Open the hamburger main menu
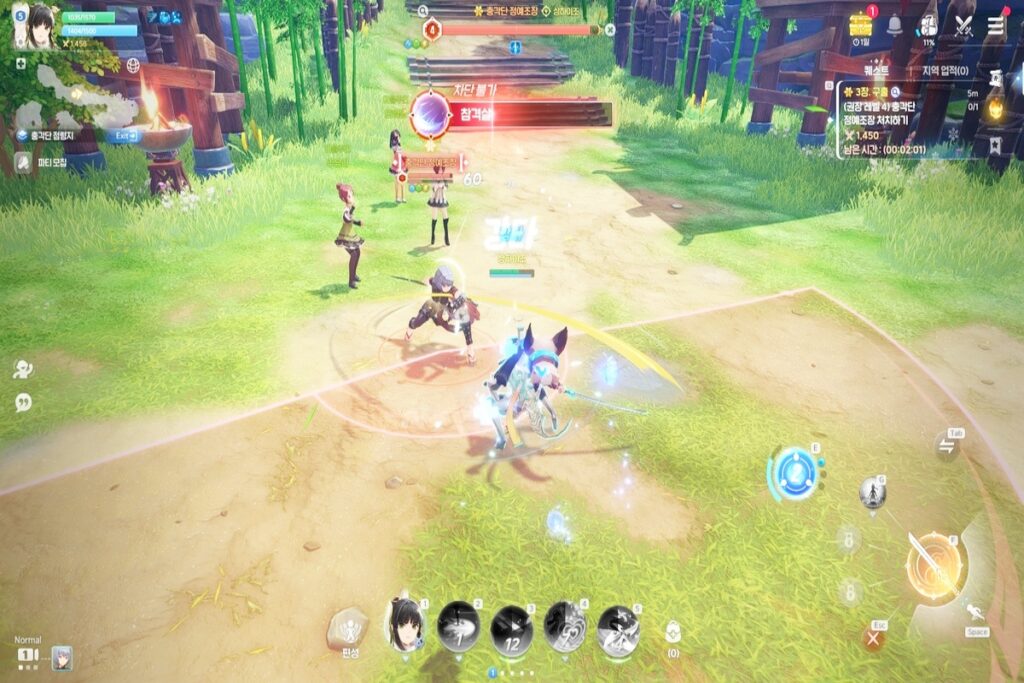This screenshot has width=1024, height=683. point(996,25)
